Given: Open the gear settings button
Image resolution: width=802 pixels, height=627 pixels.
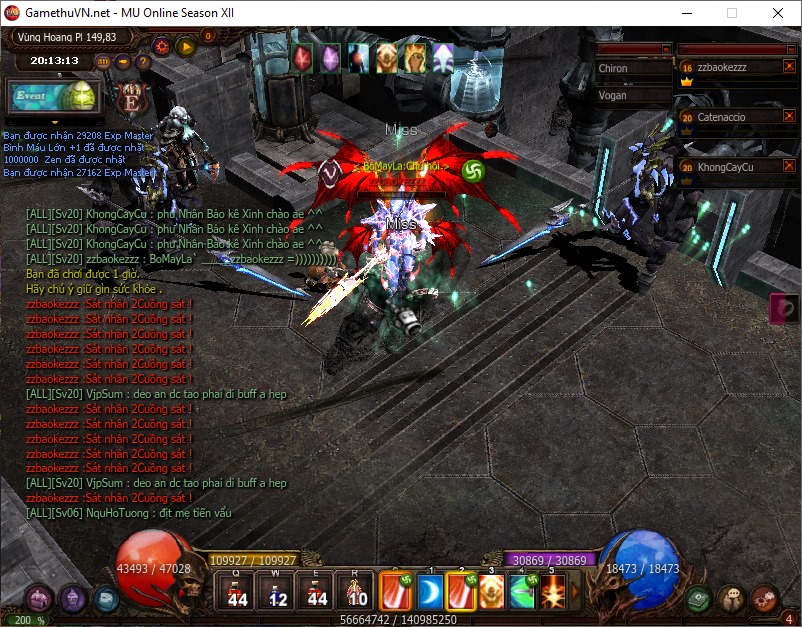Looking at the screenshot, I should pyautogui.click(x=162, y=46).
